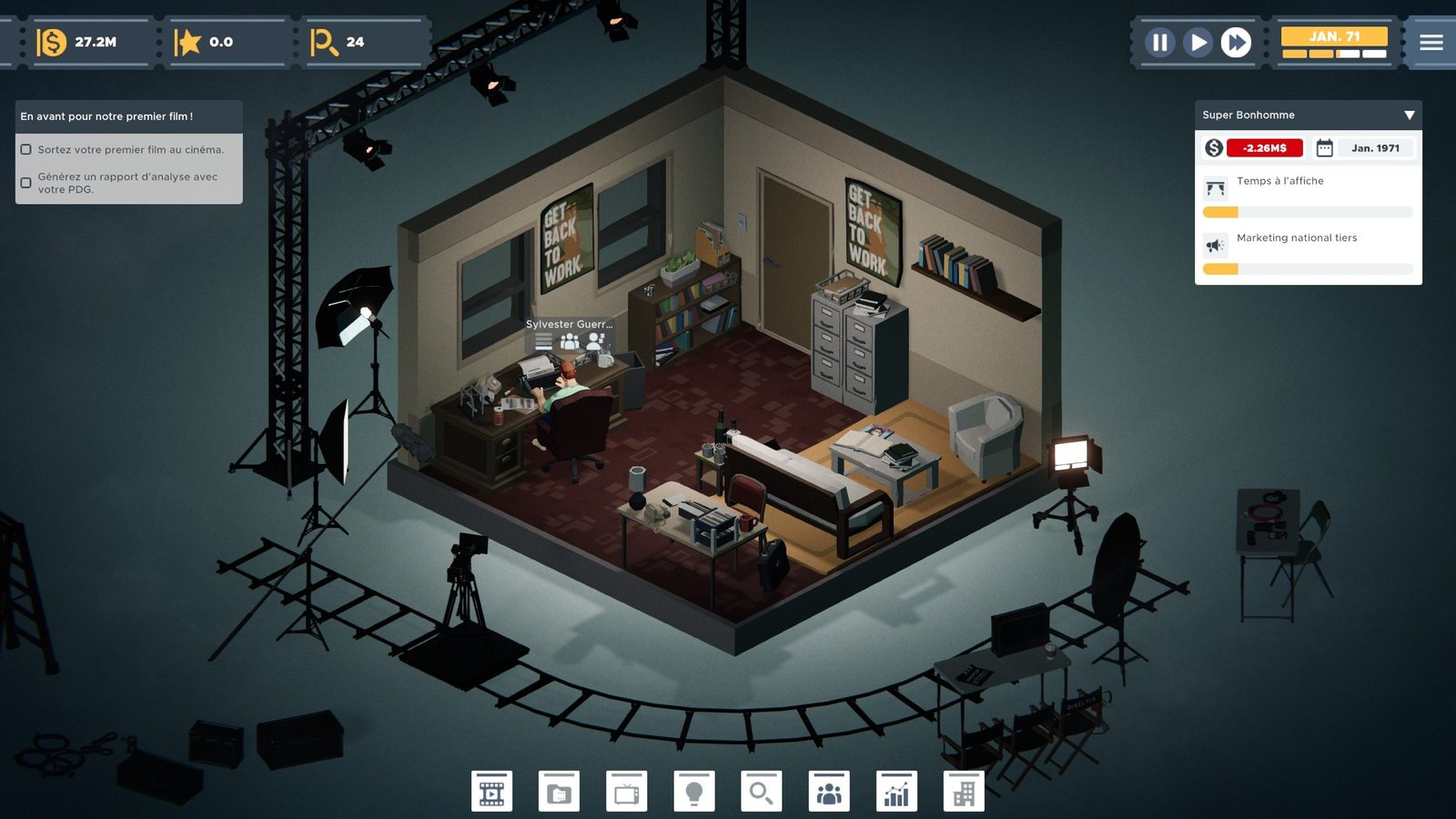Click the staff group icon under Sylvester's name
The width and height of the screenshot is (1456, 819).
pos(570,341)
